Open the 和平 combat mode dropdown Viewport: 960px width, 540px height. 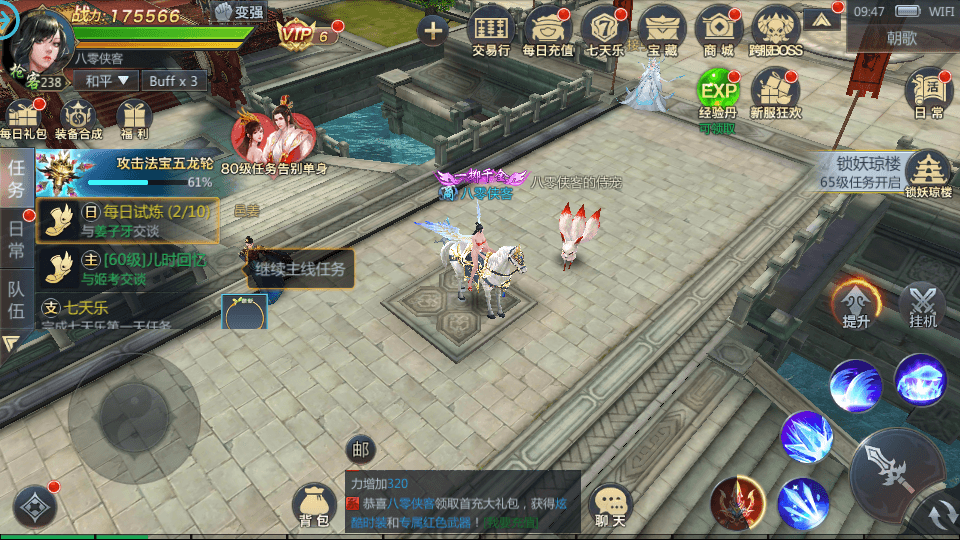click(x=108, y=80)
